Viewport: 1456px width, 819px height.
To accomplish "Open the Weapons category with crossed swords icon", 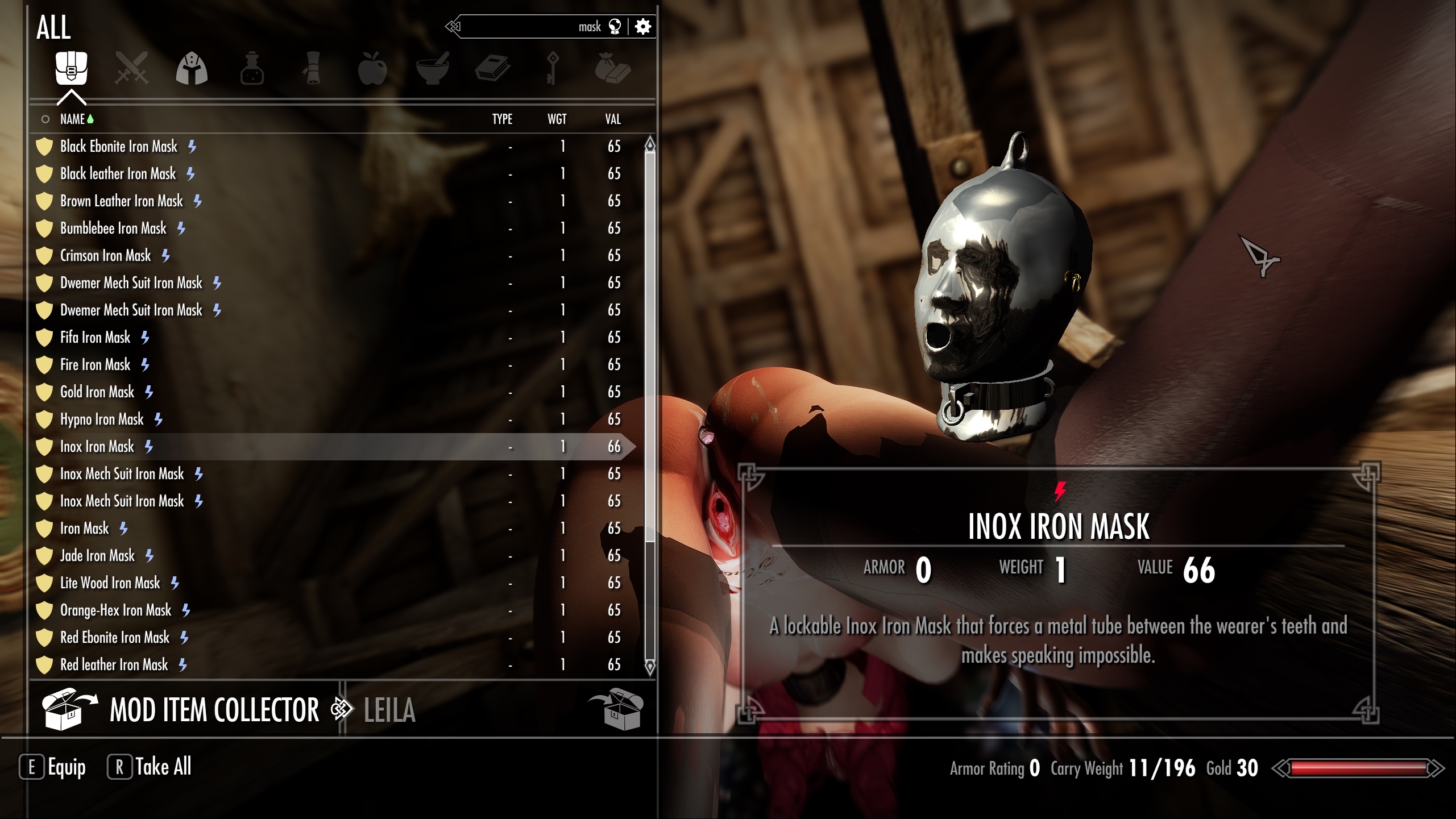I will click(132, 68).
